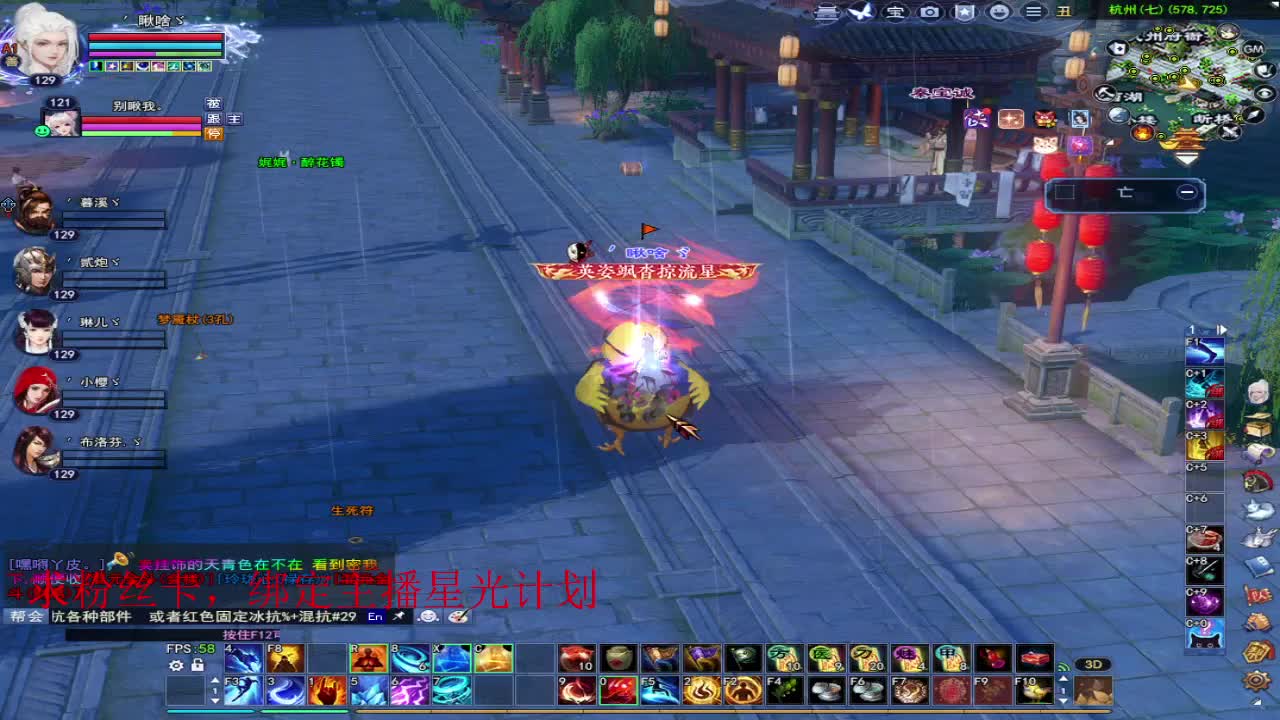Click the compass icon beside the minimap
This screenshot has width=1280, height=720.
pos(1252,116)
